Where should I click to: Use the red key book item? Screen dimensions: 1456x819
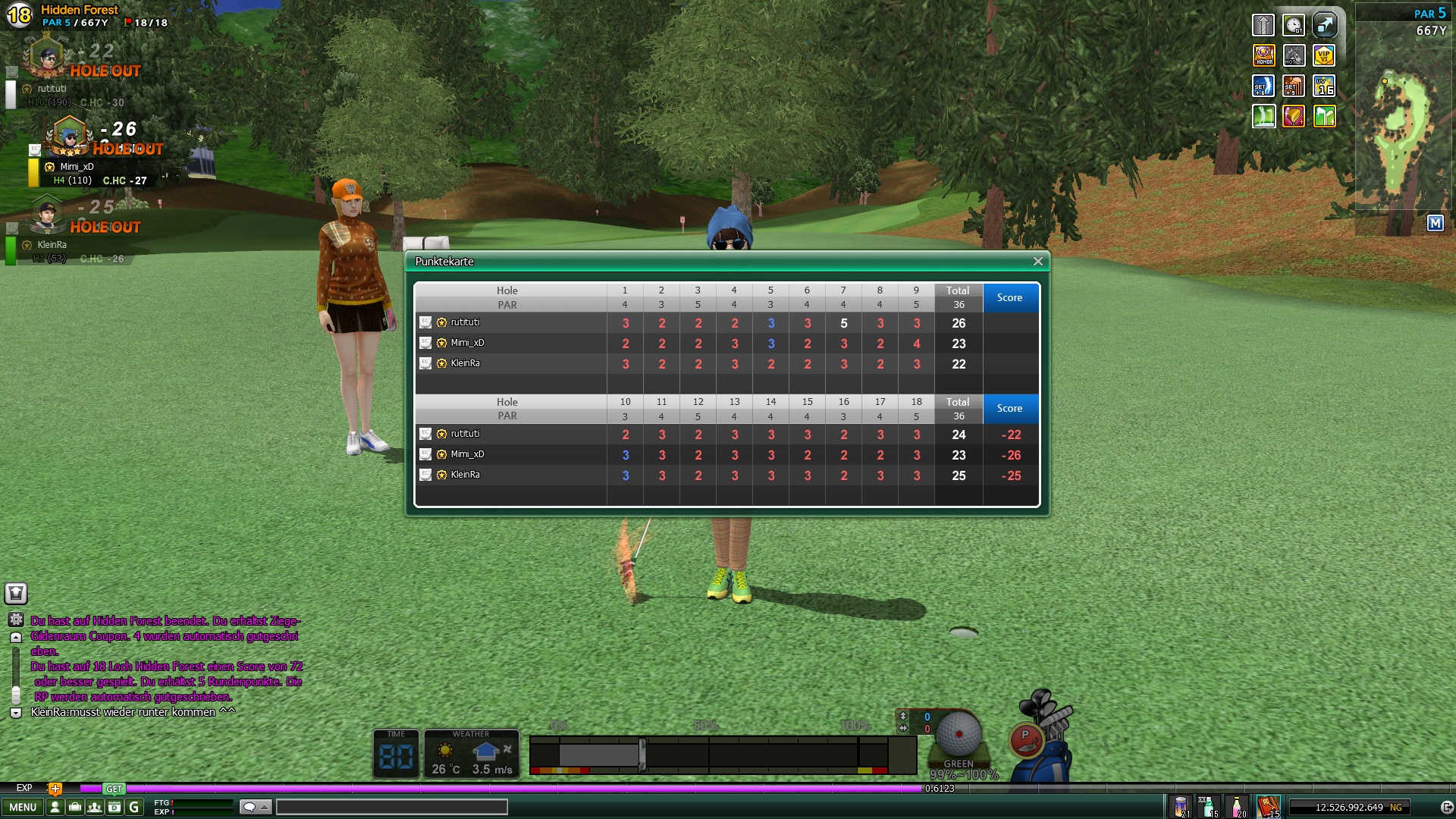(x=1267, y=807)
